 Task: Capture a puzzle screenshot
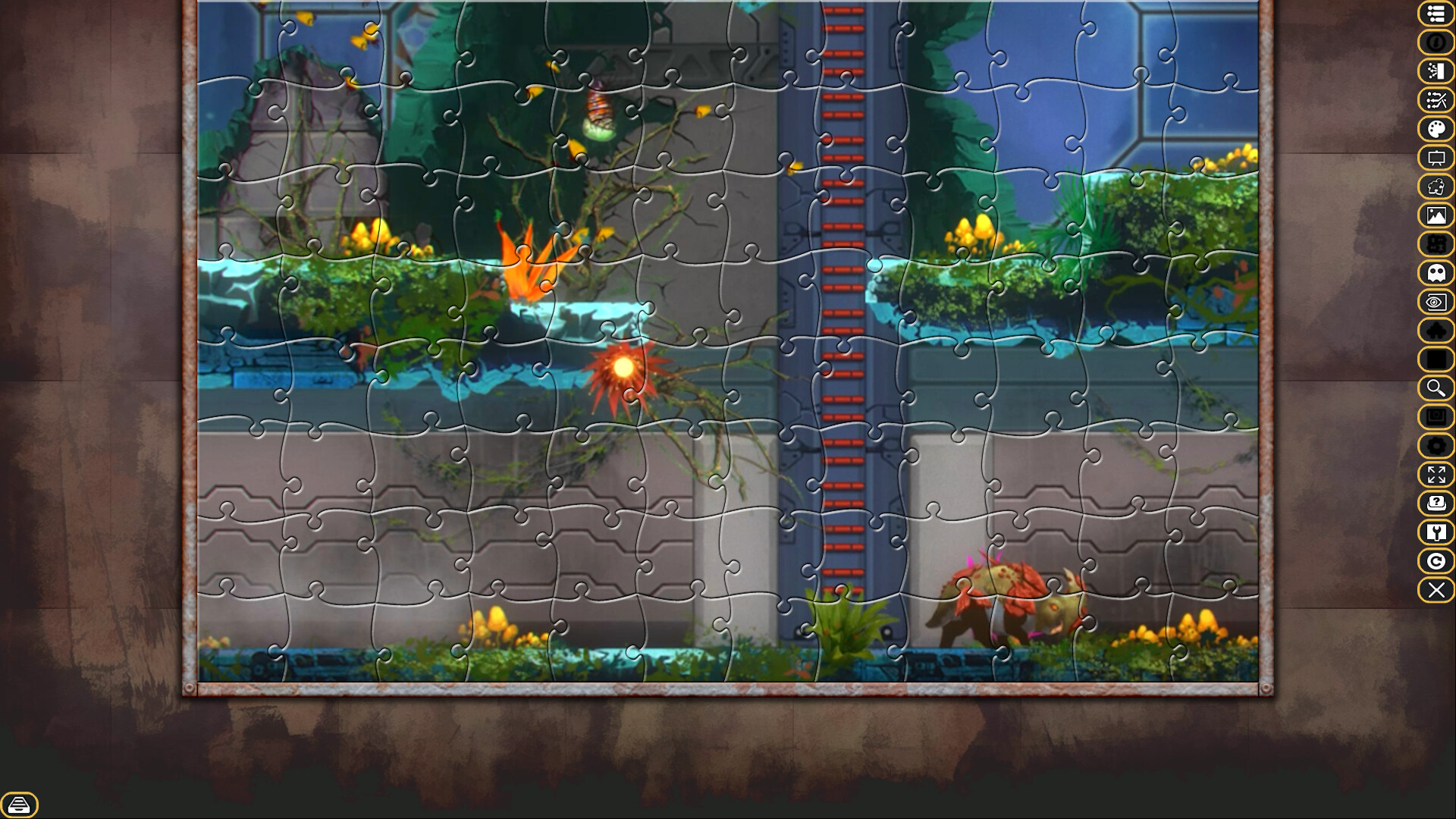1436,417
